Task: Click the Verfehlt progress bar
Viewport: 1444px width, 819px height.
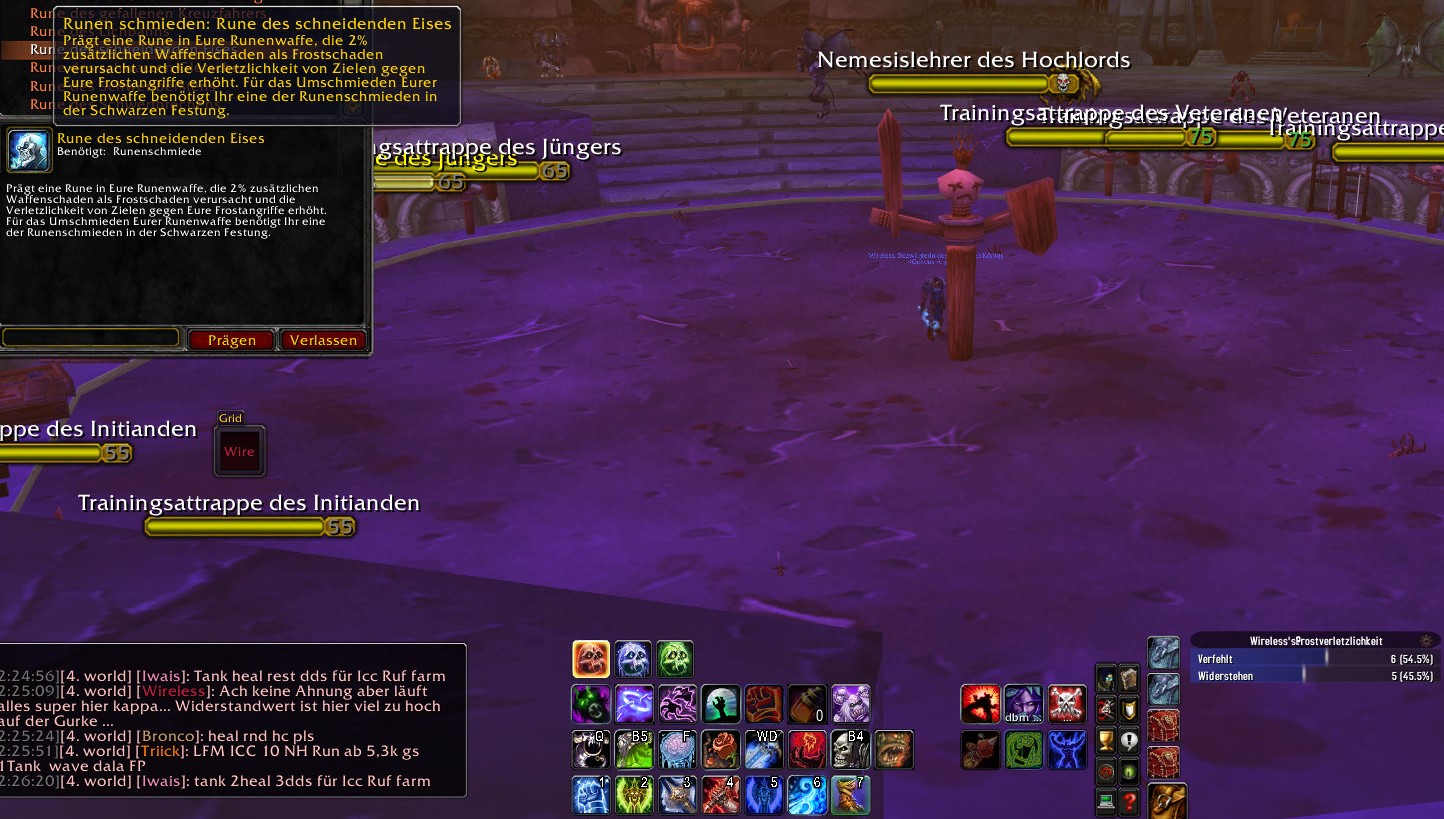Action: tap(1310, 659)
